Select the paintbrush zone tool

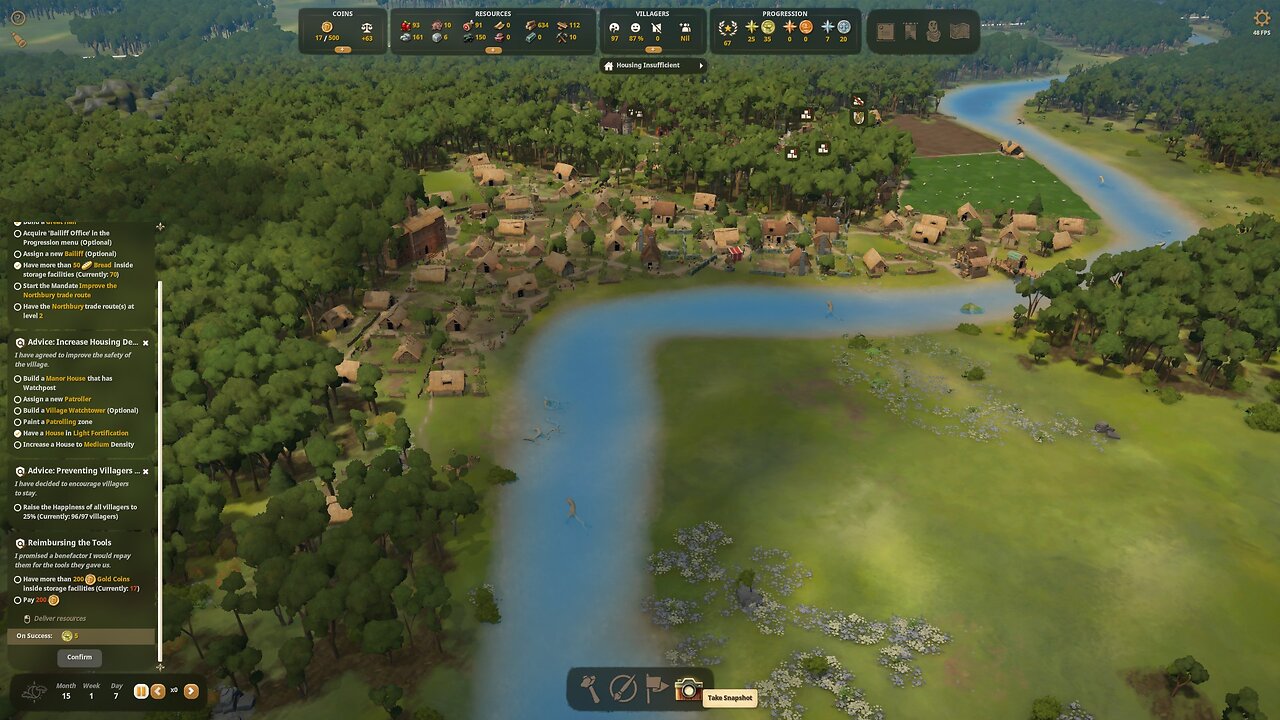pyautogui.click(x=623, y=688)
